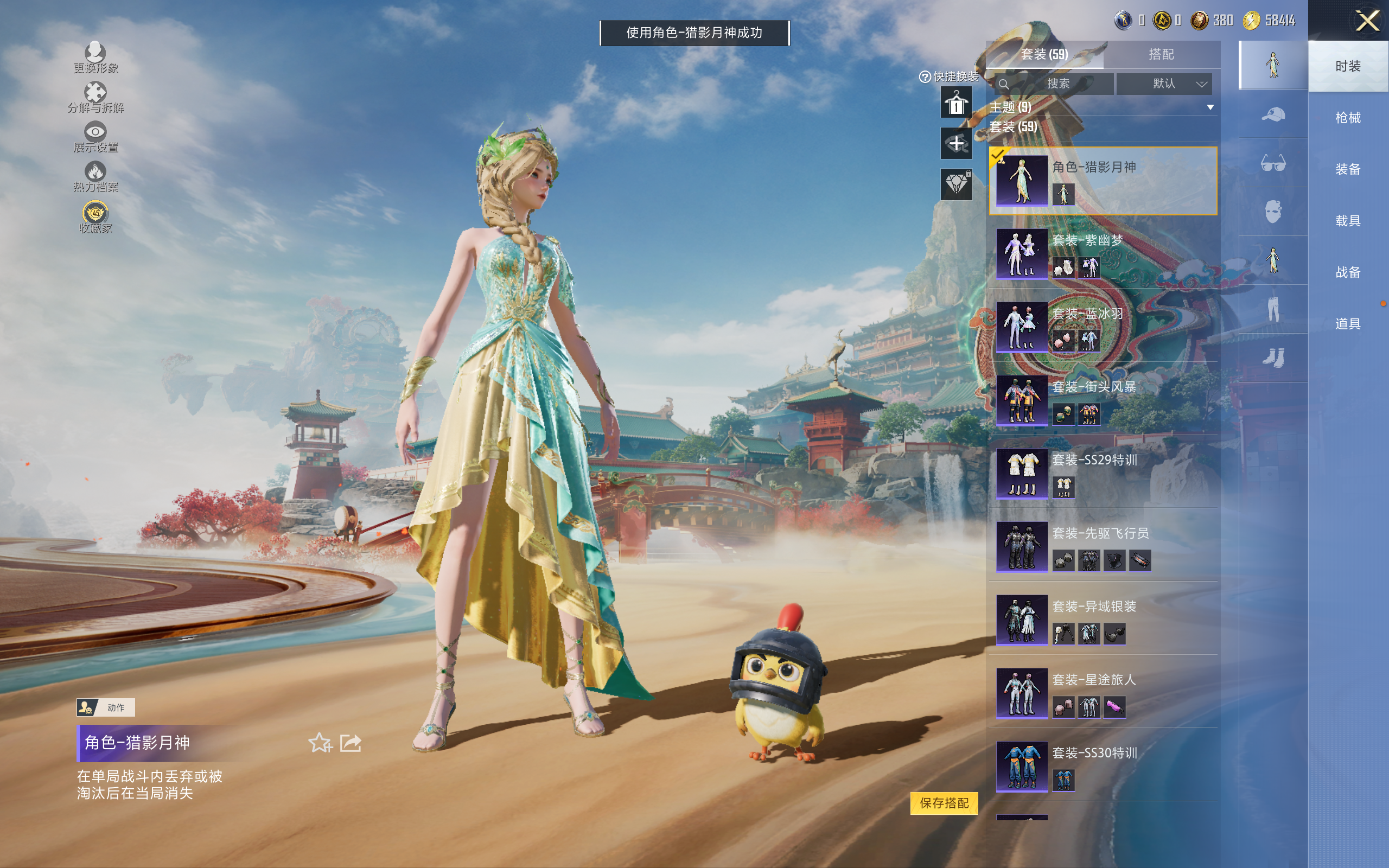
Task: Close the wardrobe screen with the X
Action: (x=1367, y=21)
